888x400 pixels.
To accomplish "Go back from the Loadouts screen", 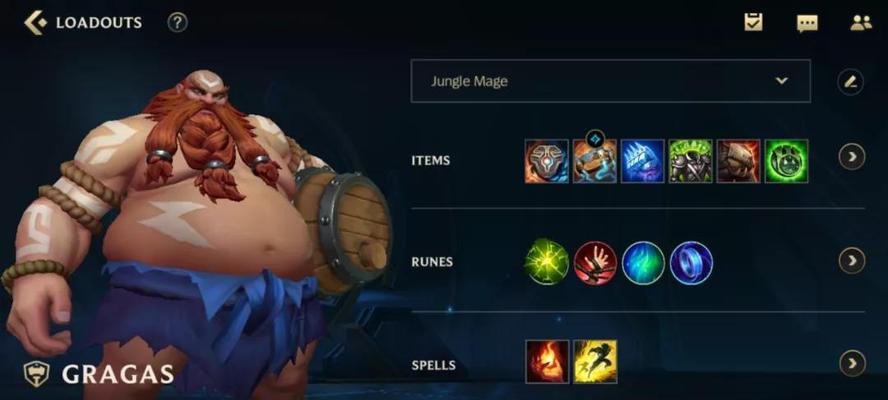I will tap(35, 22).
